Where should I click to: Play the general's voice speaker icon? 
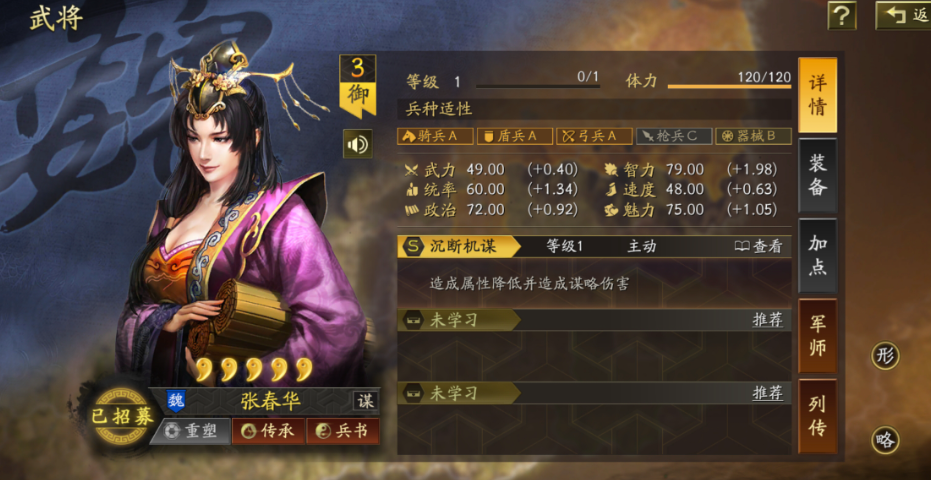[x=357, y=144]
